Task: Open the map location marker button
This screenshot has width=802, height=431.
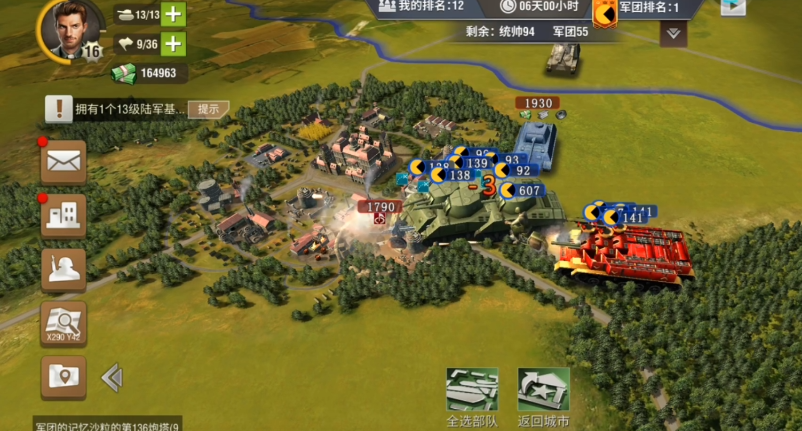Action: (x=63, y=376)
